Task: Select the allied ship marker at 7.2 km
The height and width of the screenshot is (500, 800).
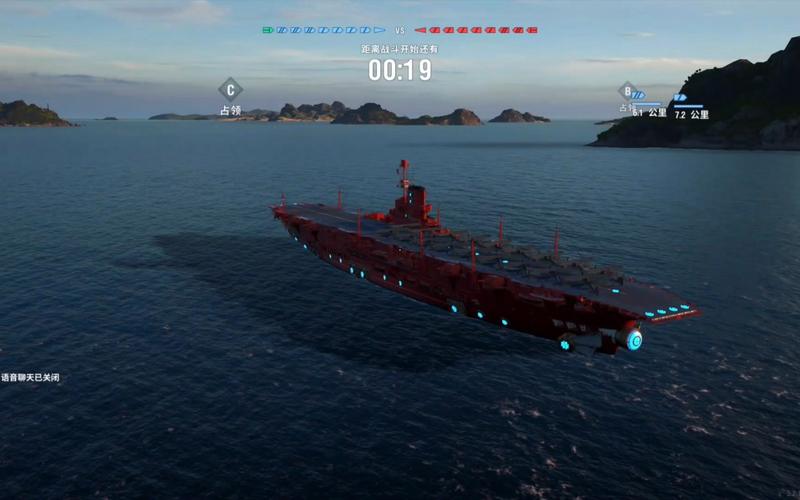Action: [680, 98]
